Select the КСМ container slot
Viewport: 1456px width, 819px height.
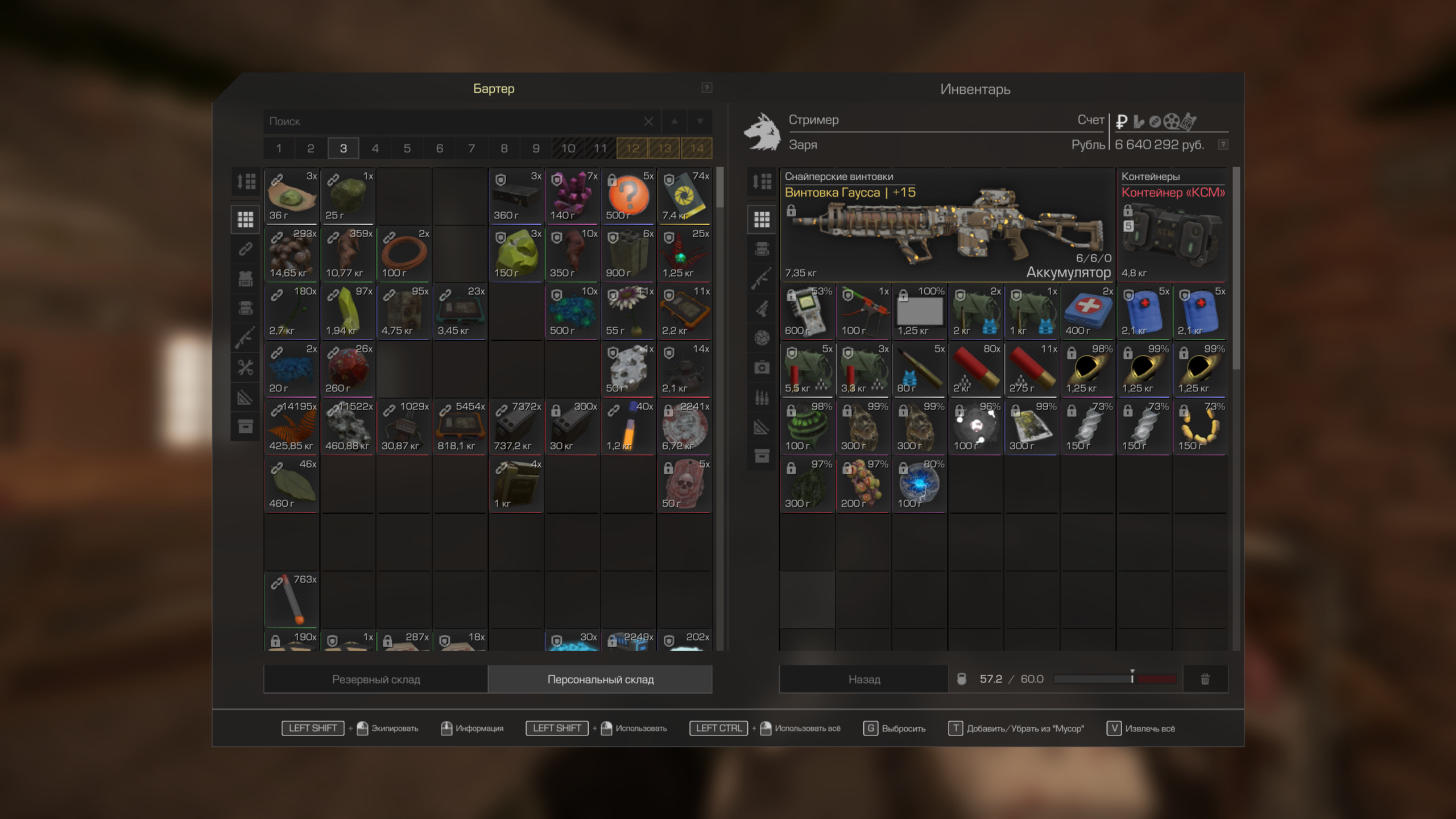coord(1173,225)
